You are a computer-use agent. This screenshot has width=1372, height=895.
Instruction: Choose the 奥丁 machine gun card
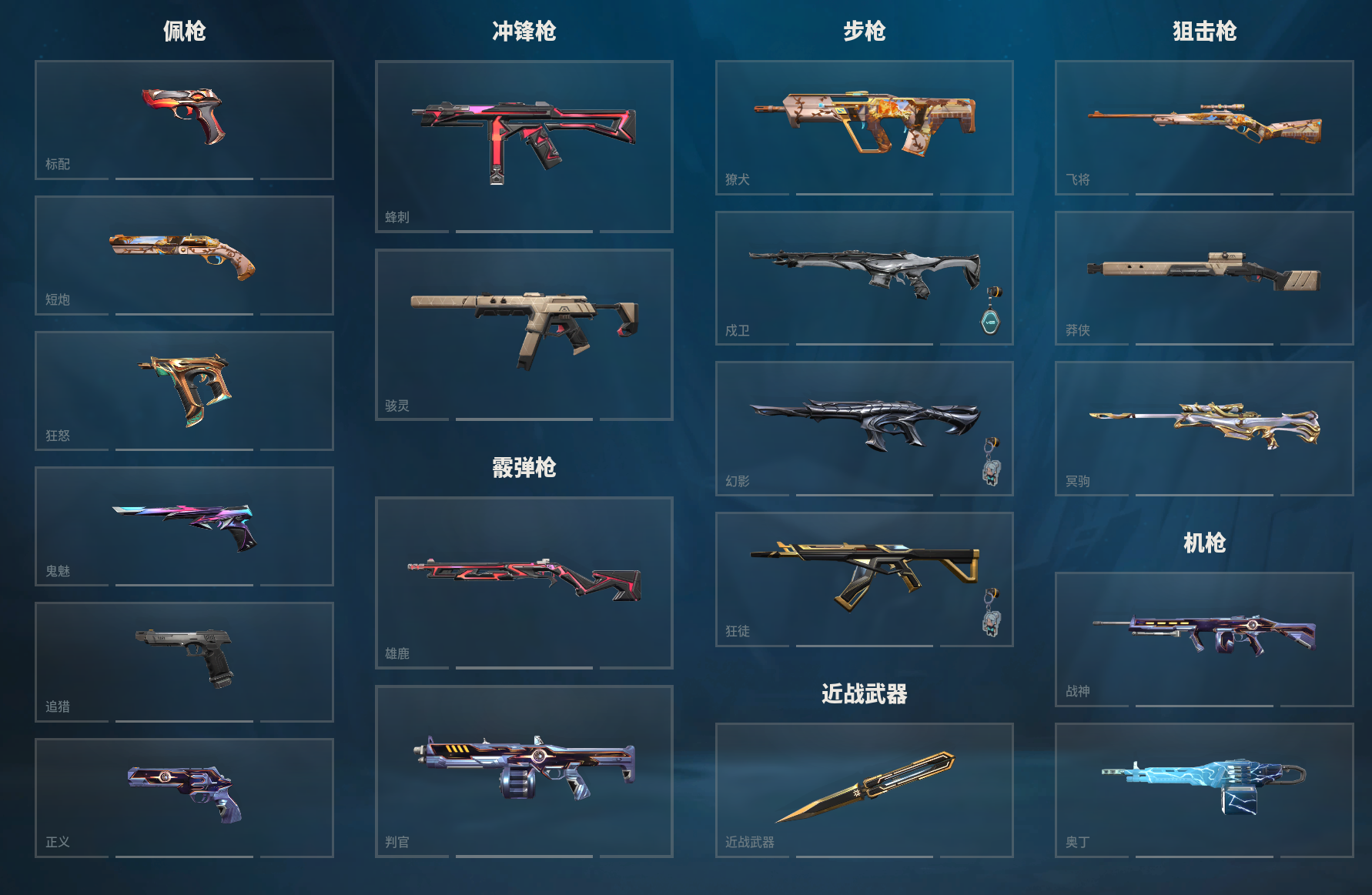tap(1203, 790)
